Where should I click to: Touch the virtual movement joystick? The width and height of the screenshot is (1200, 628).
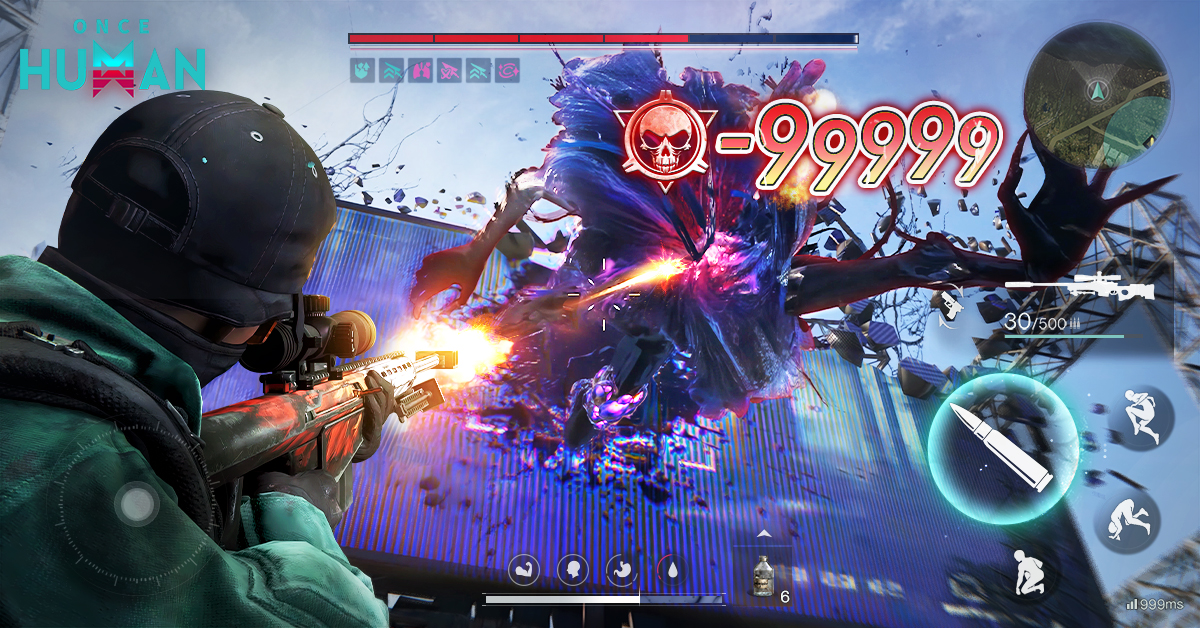(135, 506)
